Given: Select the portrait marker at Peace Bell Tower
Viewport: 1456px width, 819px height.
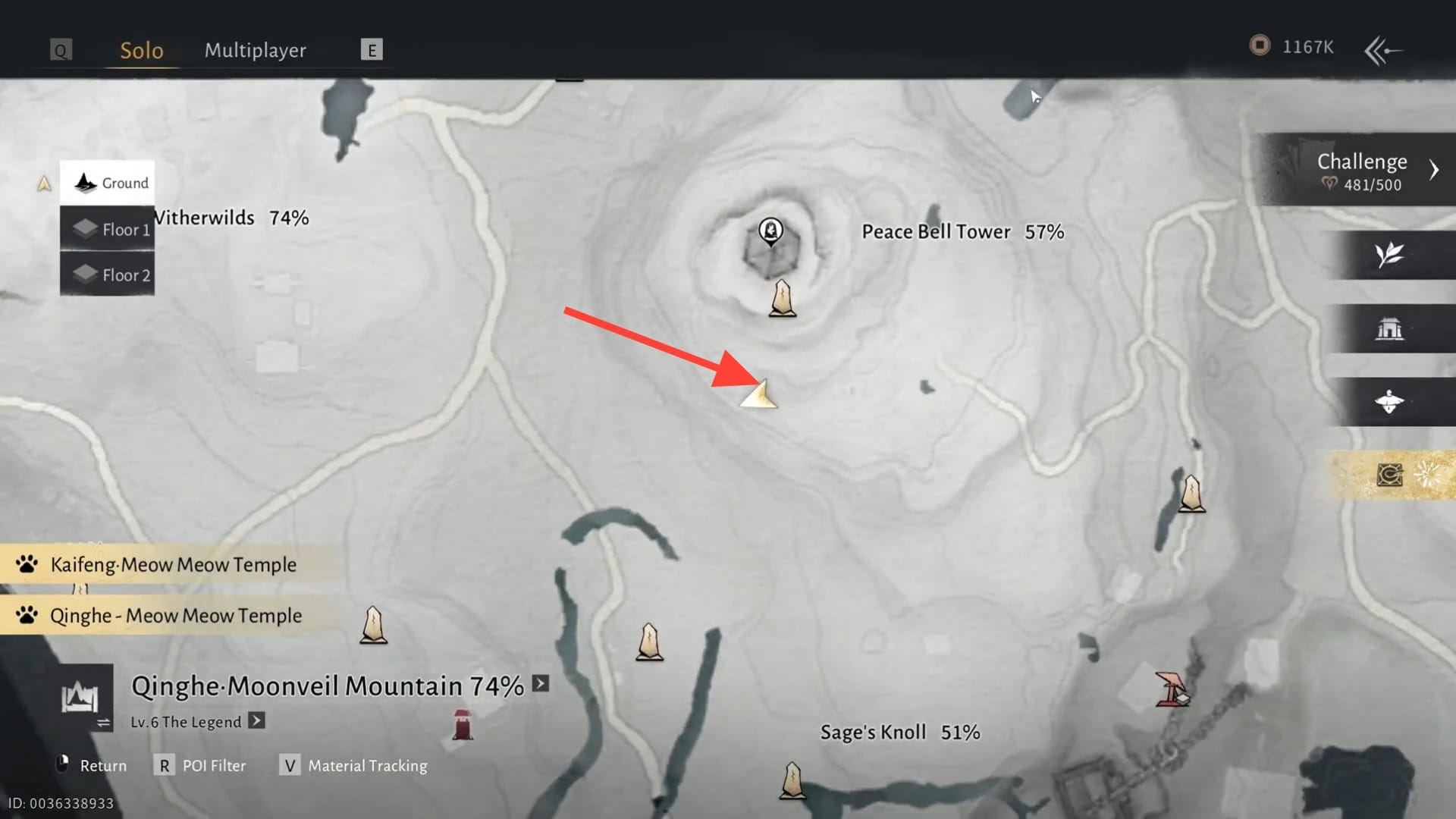Looking at the screenshot, I should (x=771, y=231).
